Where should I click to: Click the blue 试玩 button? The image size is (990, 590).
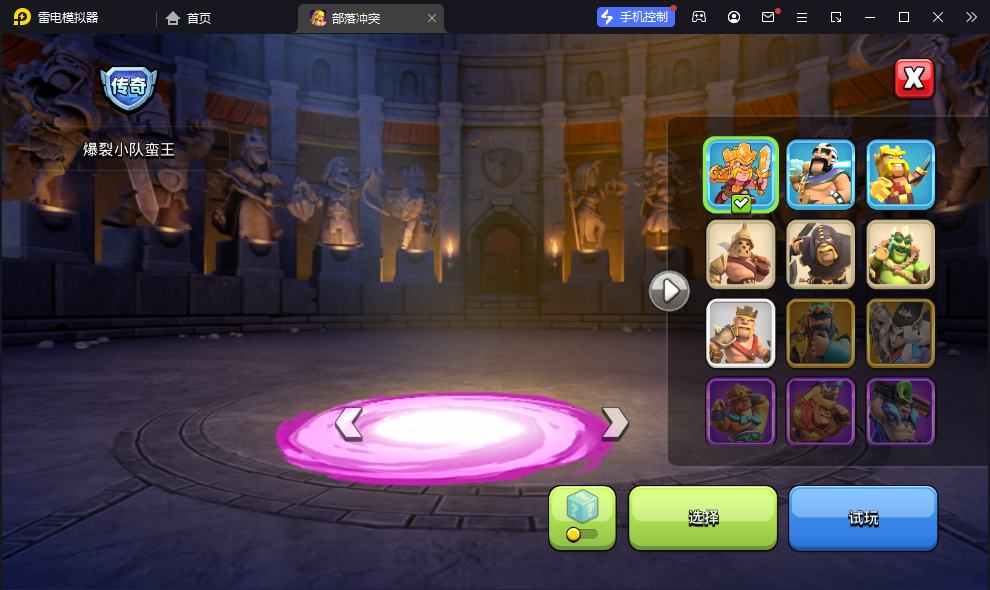pyautogui.click(x=862, y=517)
